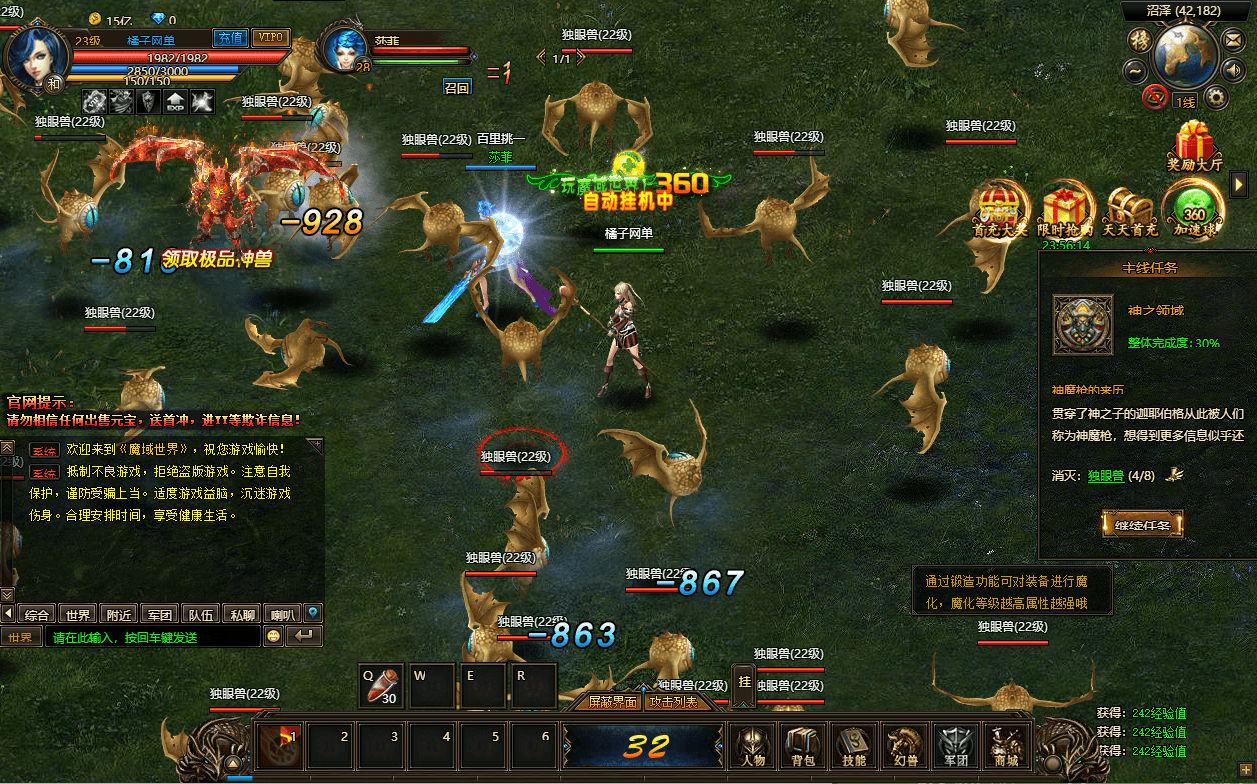Use the potion in the Q slot
The width and height of the screenshot is (1257, 784).
381,686
